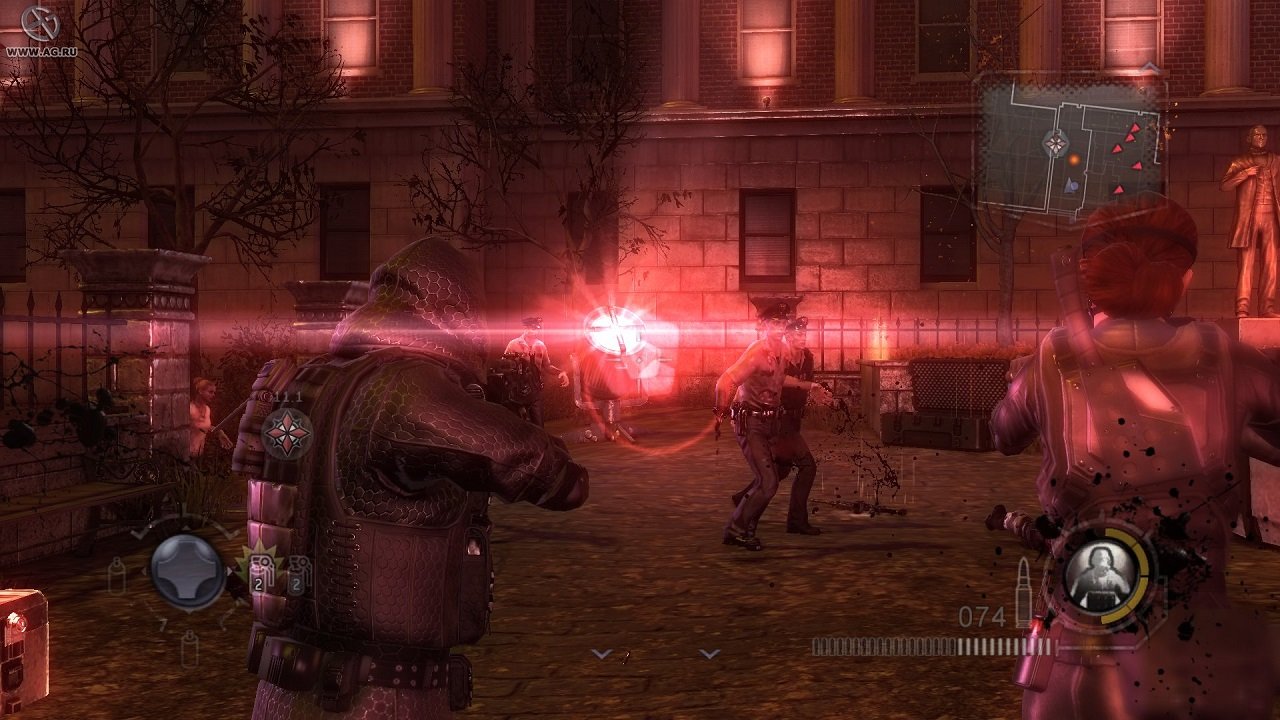Image resolution: width=1280 pixels, height=720 pixels.
Task: Click the blue teammate marker on the minimap
Action: 1071,185
